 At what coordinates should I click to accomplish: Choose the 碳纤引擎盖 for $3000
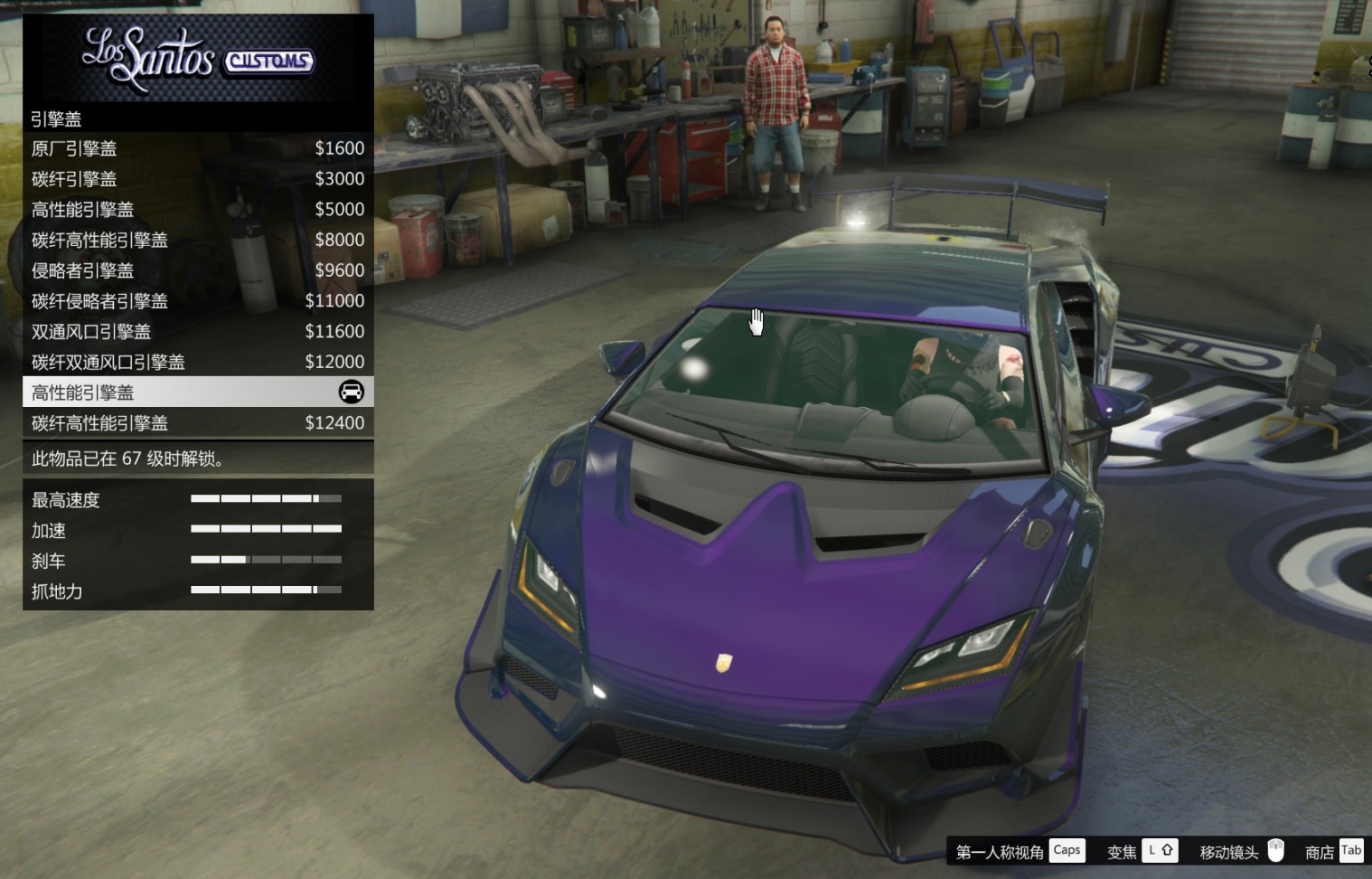click(198, 179)
